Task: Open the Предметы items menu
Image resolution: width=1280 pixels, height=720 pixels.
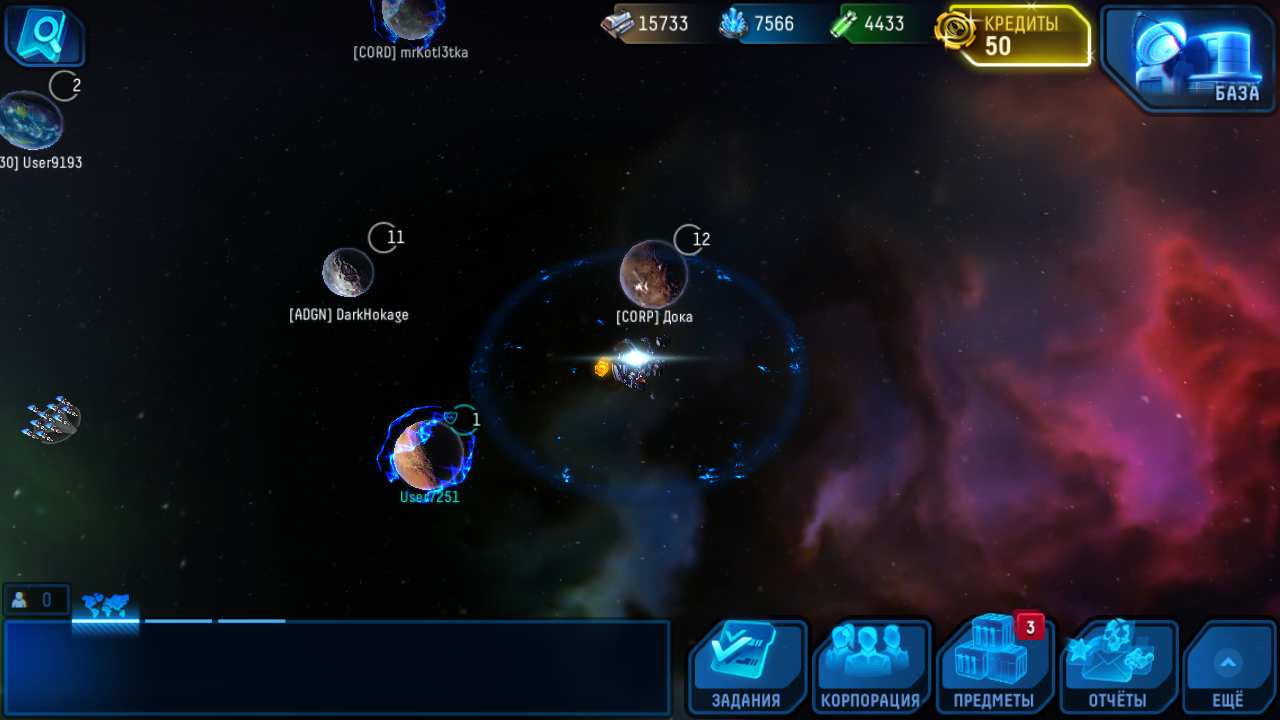Action: tap(994, 666)
